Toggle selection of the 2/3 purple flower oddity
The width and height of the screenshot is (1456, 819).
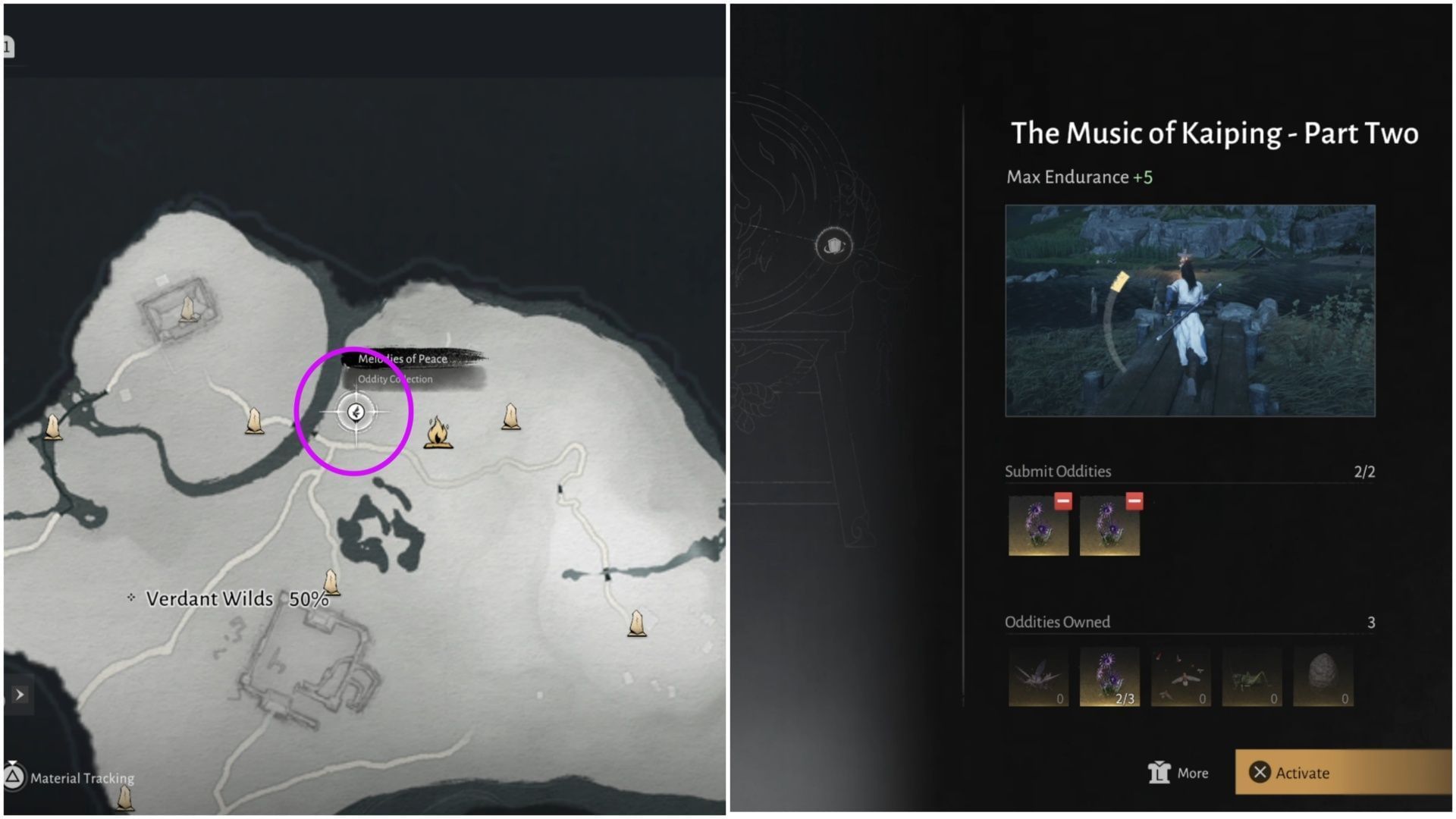[1109, 677]
